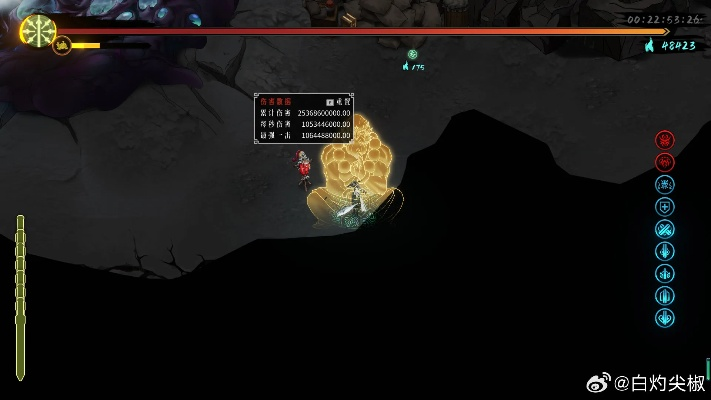Select the blue shield with cross icon

pyautogui.click(x=665, y=207)
